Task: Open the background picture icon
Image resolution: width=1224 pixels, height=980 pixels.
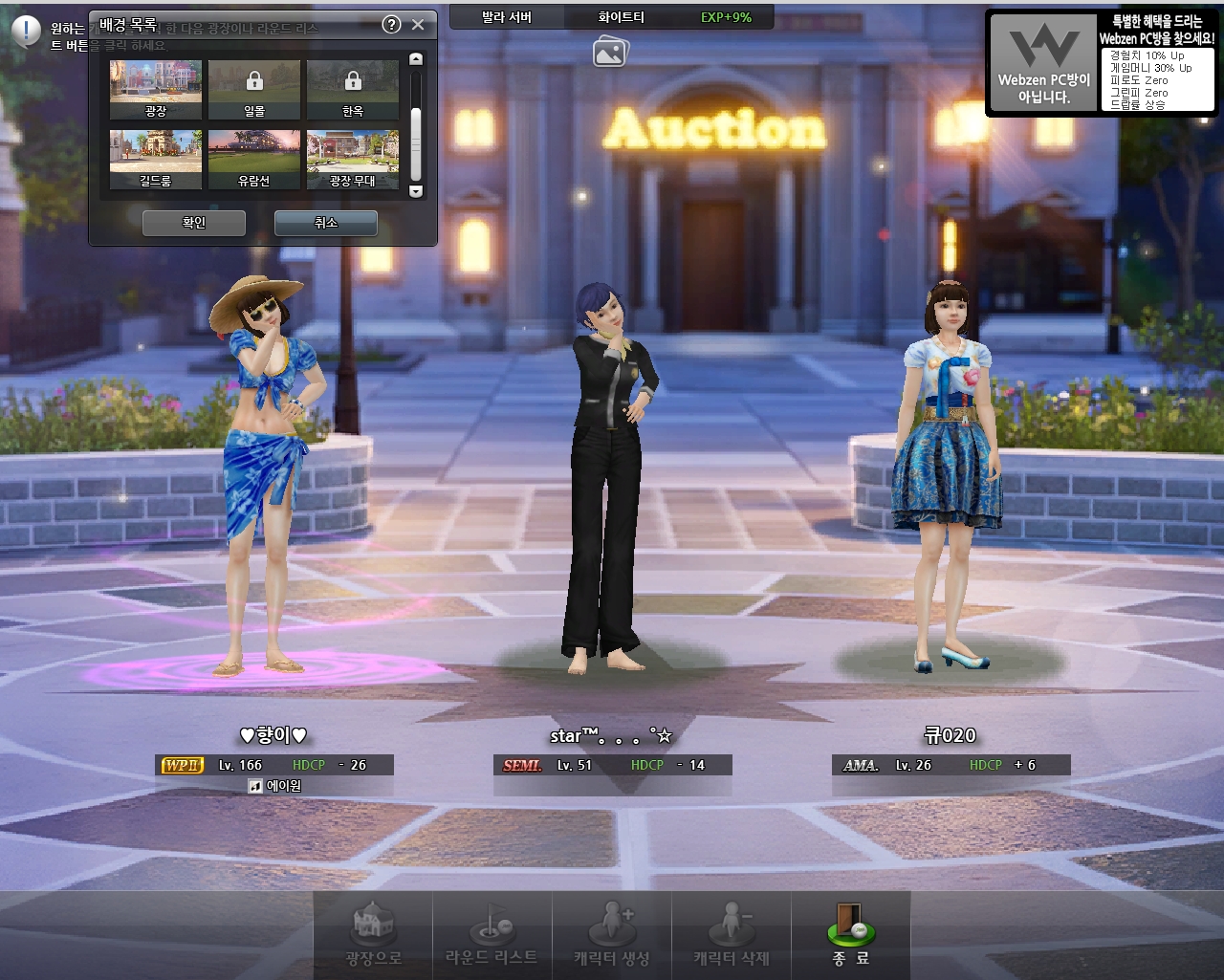Action: [x=609, y=52]
